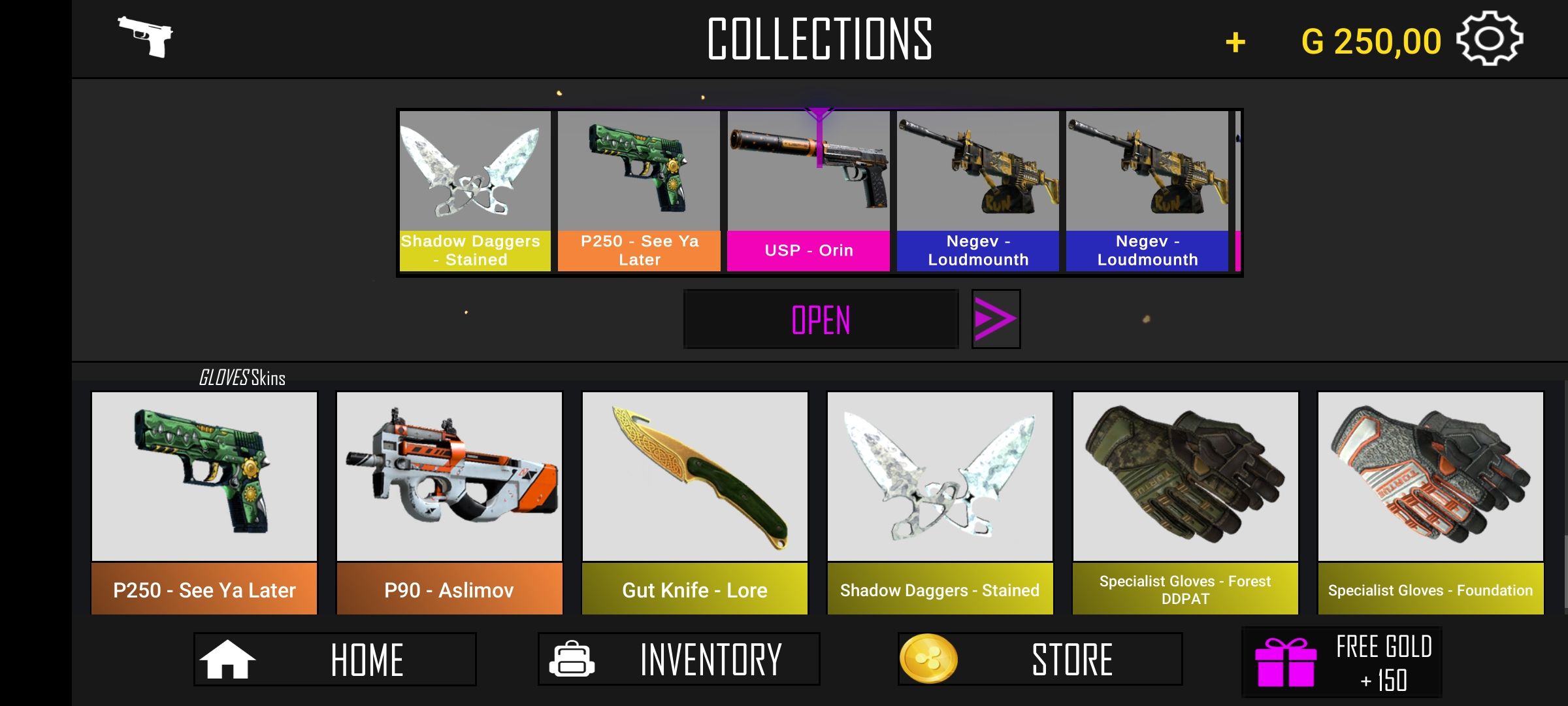
Task: Select the P250 - See Ya Later collection tile
Action: coord(204,503)
